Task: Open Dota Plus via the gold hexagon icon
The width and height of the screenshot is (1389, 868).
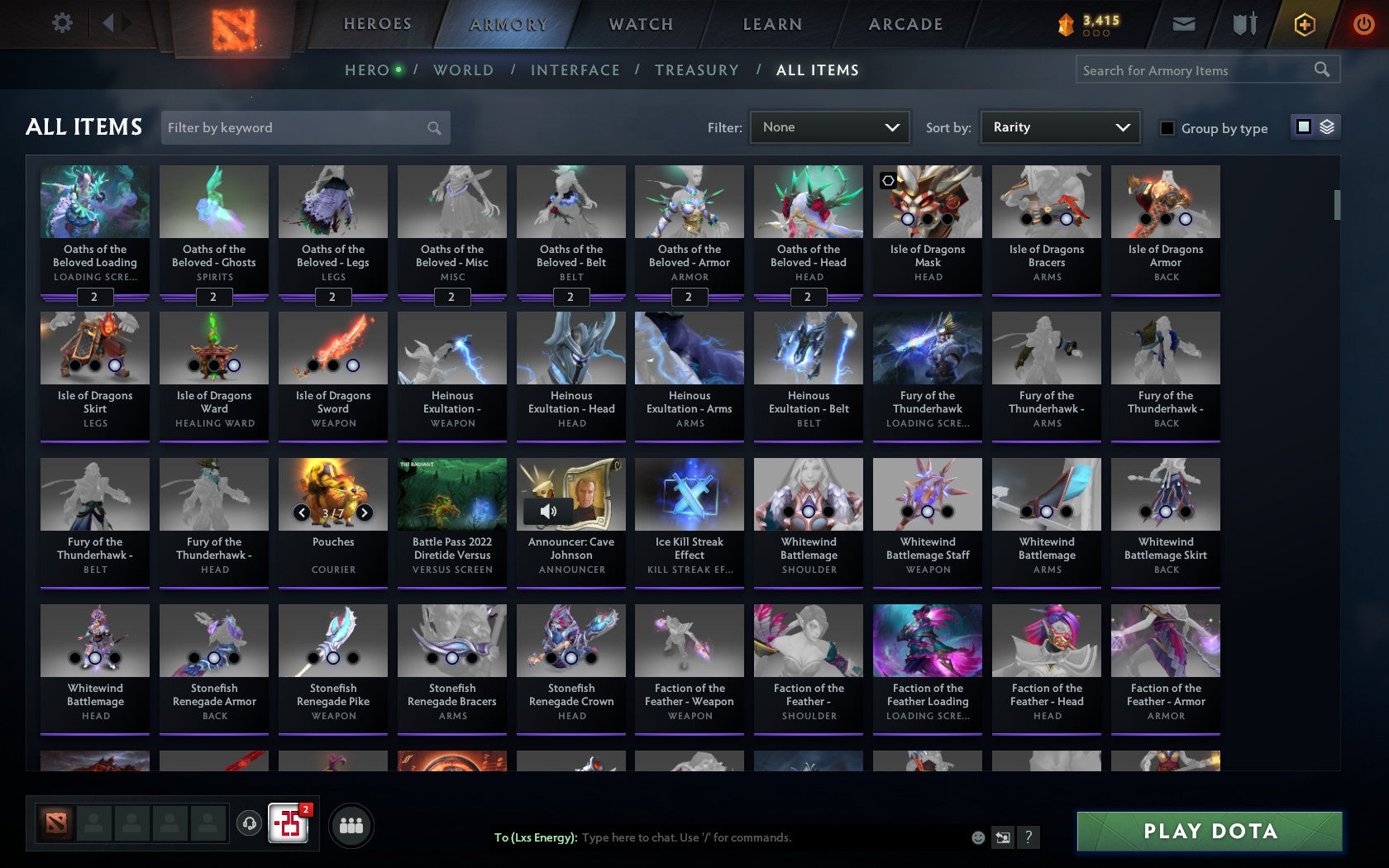Action: pos(1305,24)
